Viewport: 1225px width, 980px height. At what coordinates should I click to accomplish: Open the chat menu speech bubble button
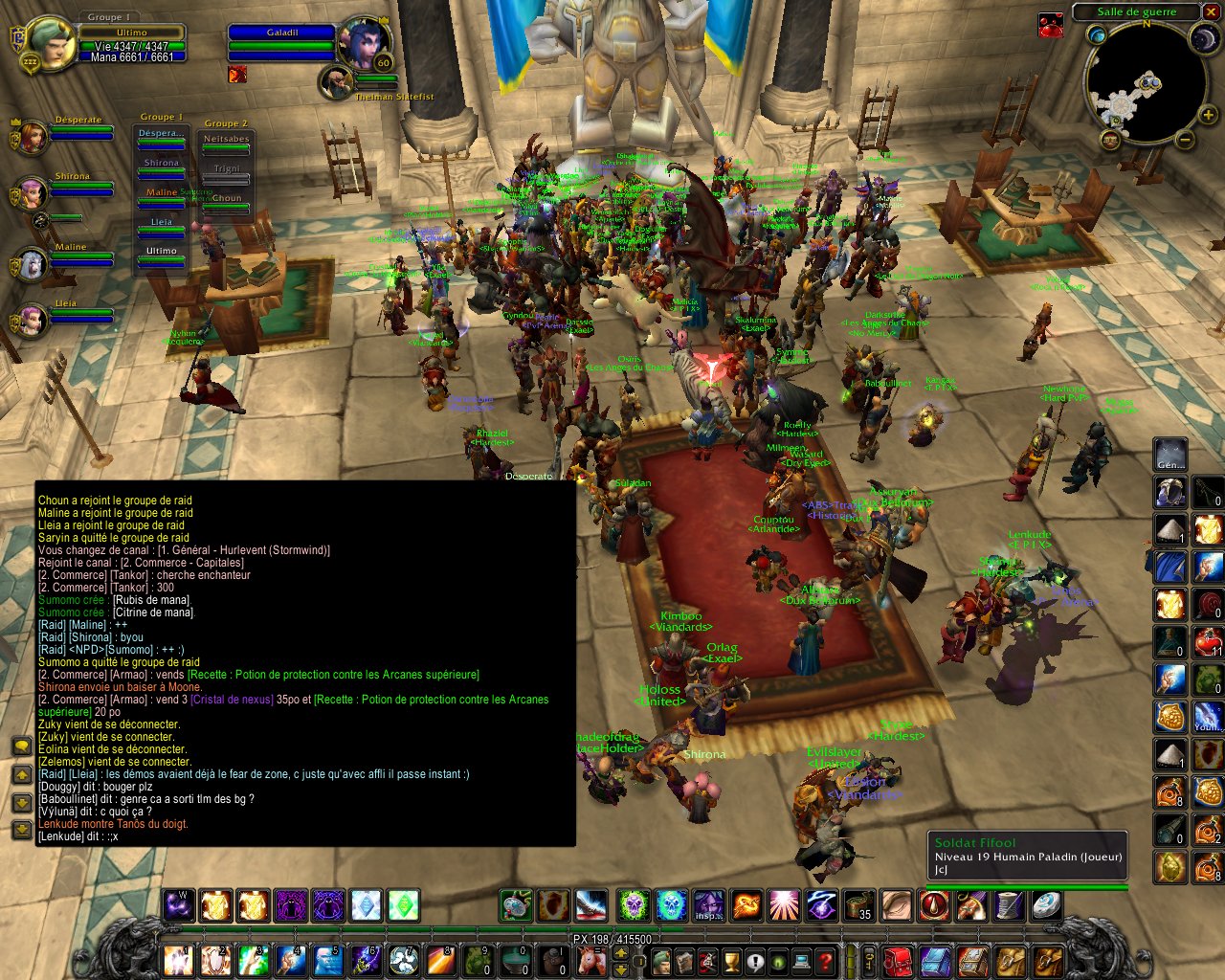point(21,746)
